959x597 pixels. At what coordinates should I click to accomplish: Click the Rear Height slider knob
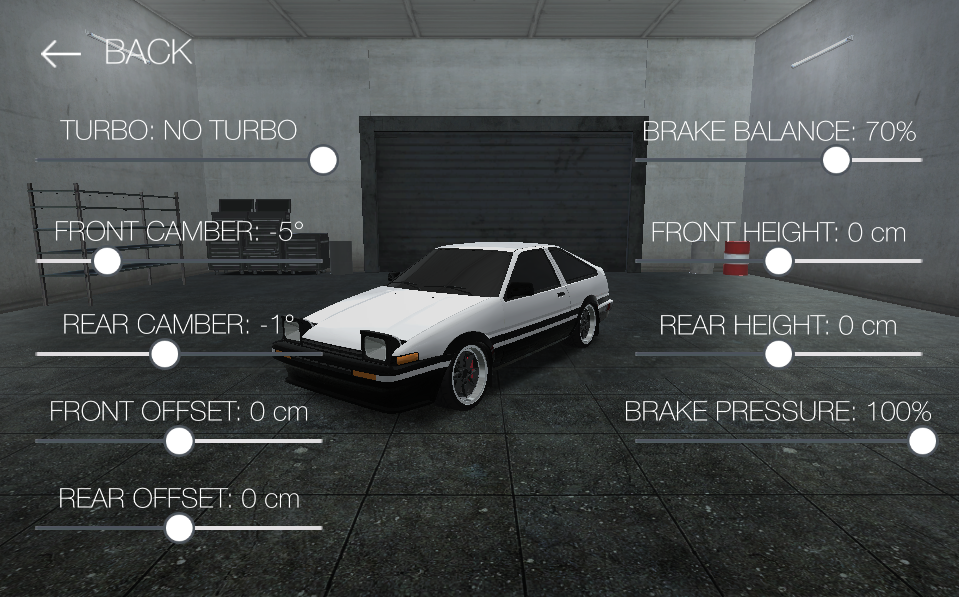point(779,353)
